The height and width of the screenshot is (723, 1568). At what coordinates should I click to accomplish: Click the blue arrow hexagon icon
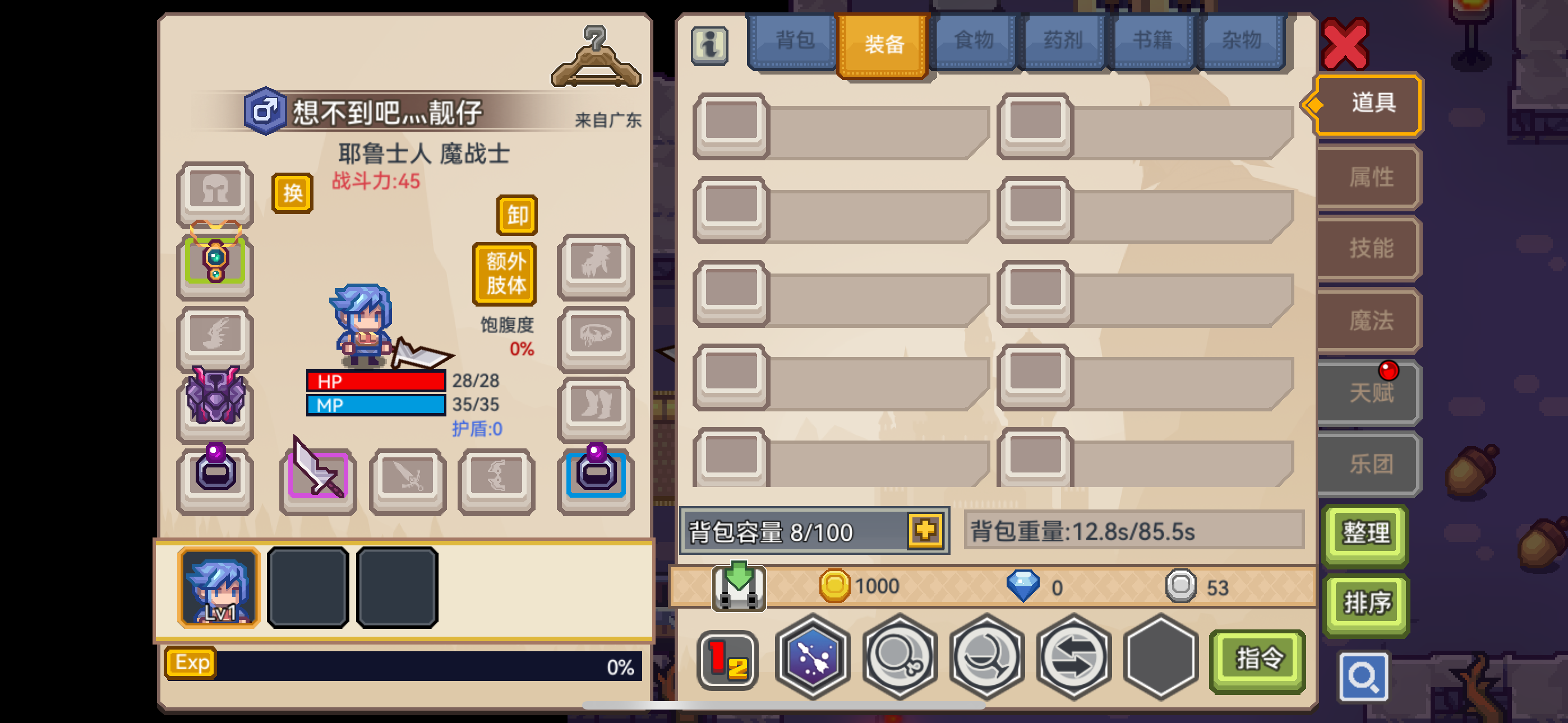[x=811, y=659]
